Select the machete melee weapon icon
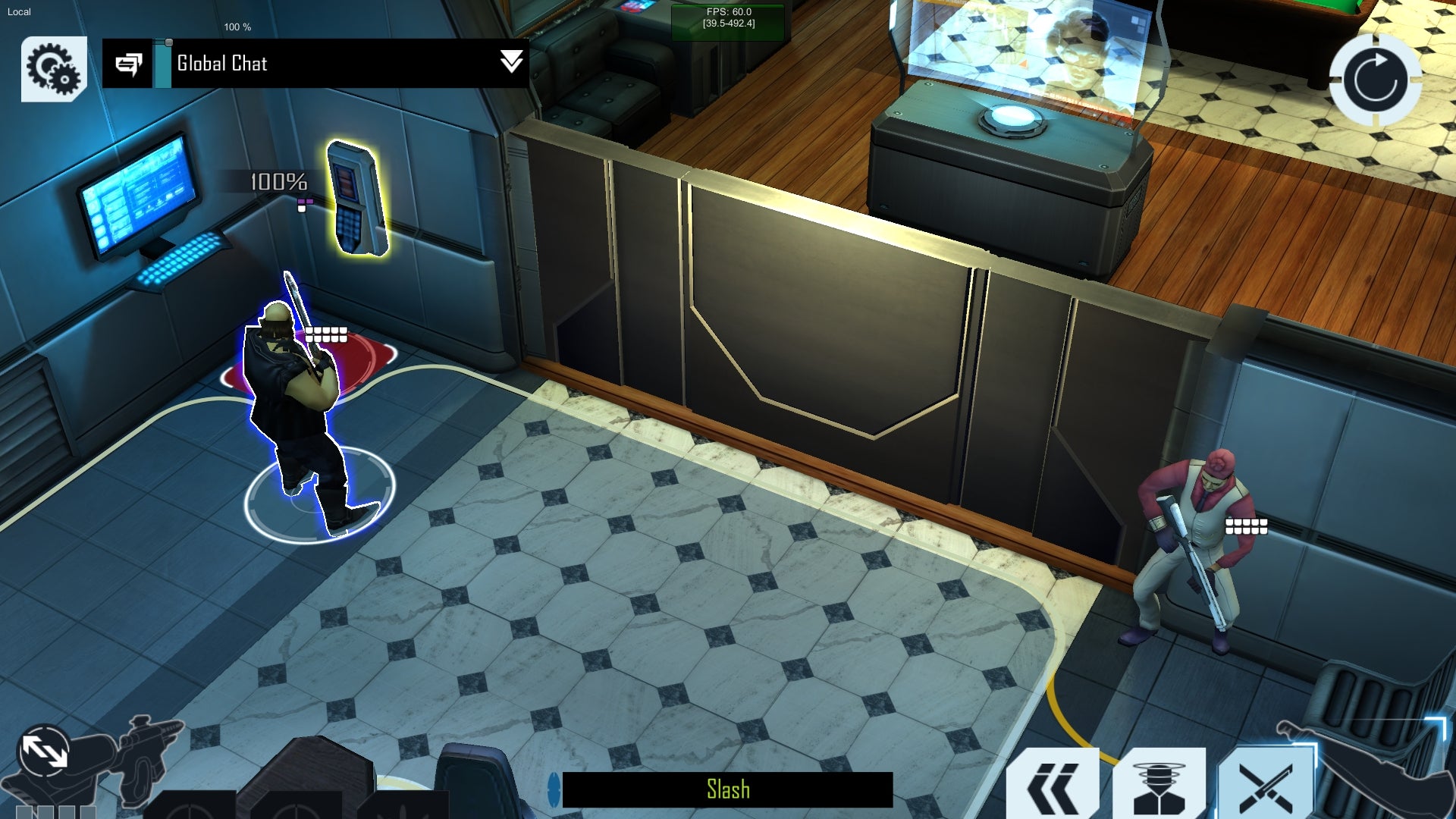Image resolution: width=1456 pixels, height=819 pixels. [x=1373, y=766]
